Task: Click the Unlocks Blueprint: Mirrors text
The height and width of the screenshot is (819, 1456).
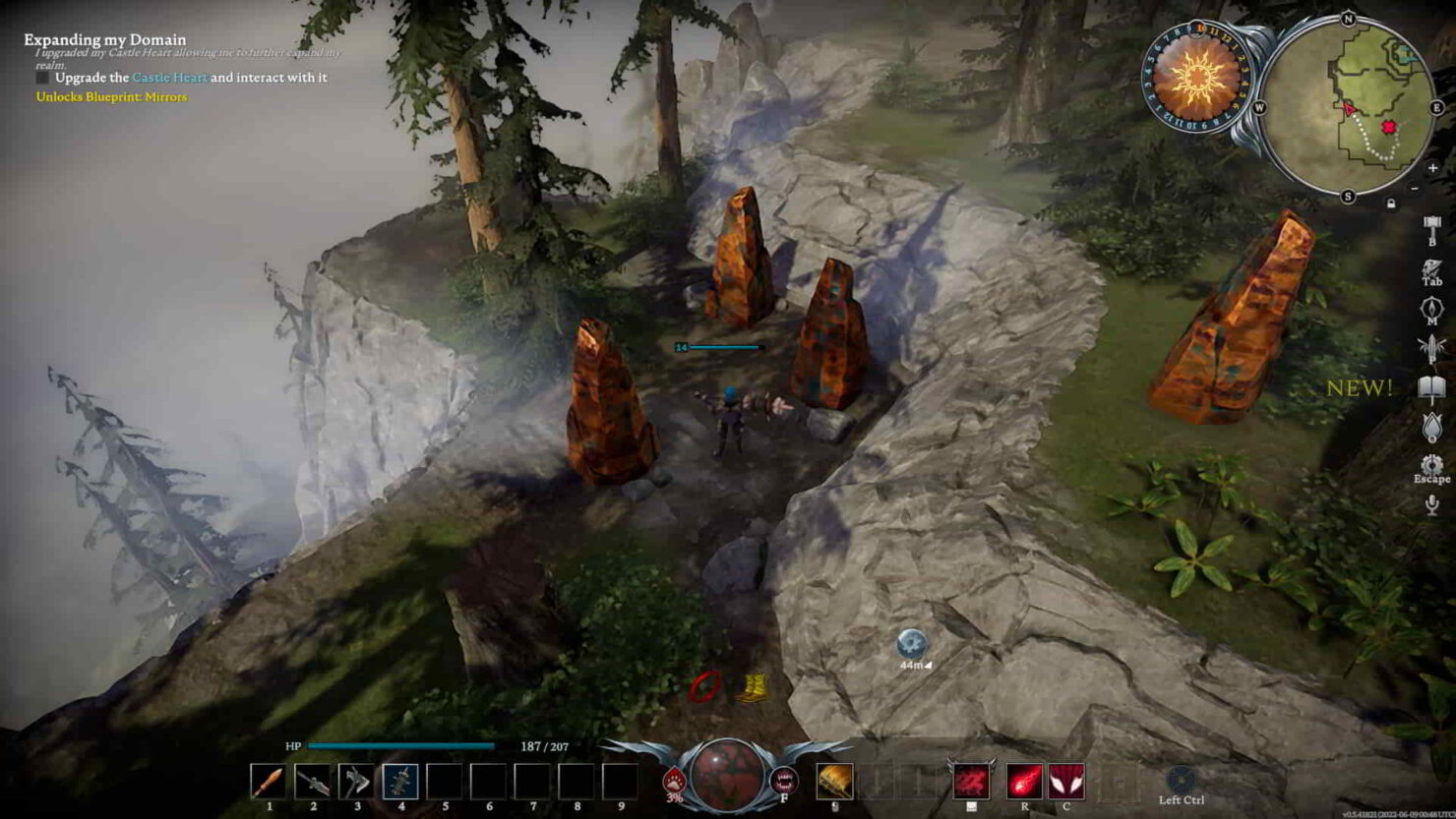Action: click(110, 97)
